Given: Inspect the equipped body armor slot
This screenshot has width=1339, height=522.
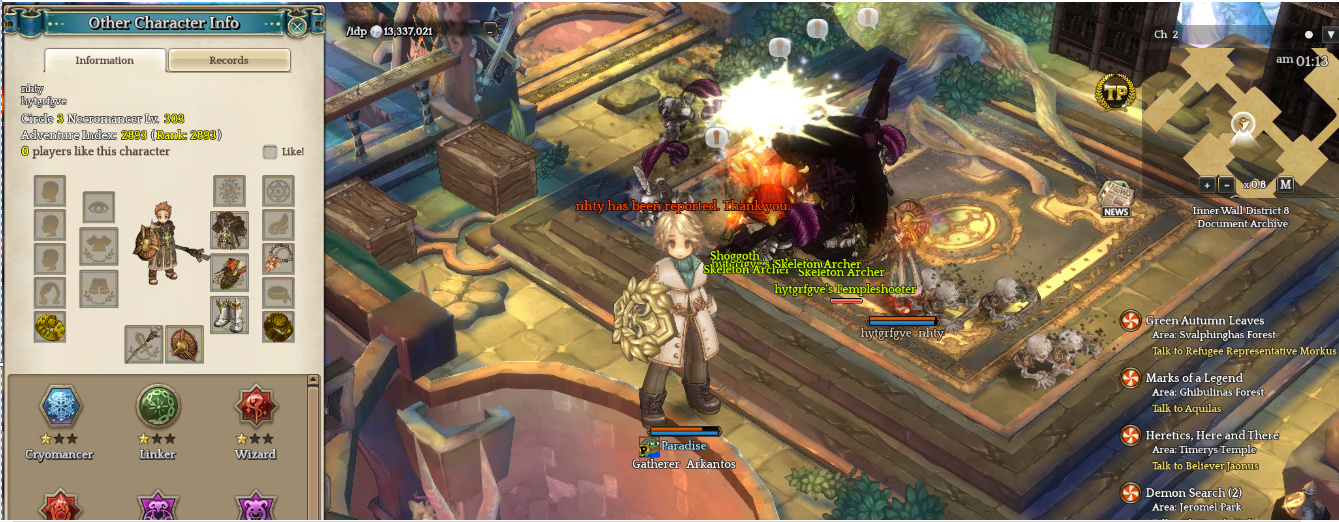Looking at the screenshot, I should coord(229,230).
